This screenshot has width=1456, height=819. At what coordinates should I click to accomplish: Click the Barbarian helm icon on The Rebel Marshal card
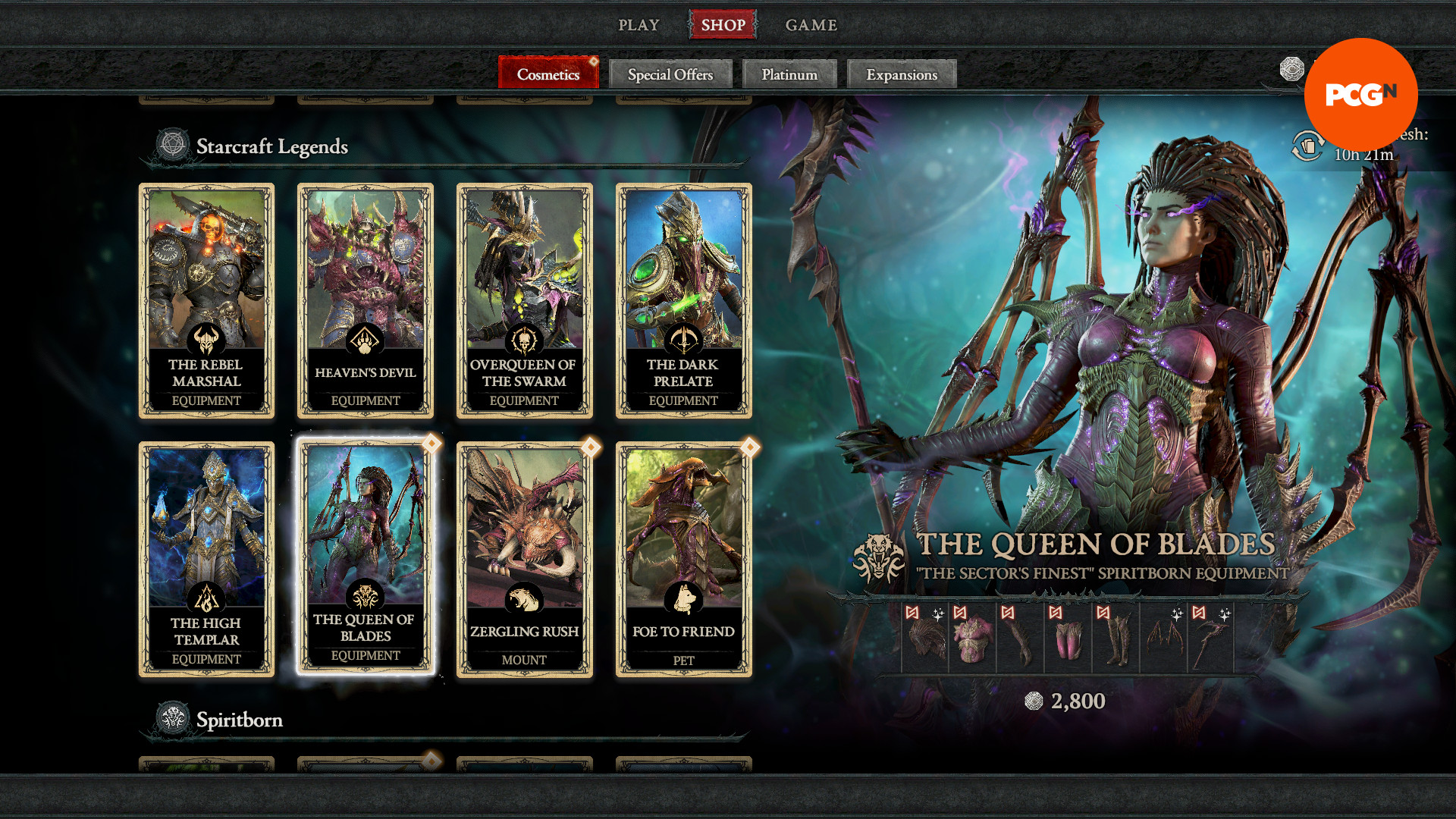206,338
